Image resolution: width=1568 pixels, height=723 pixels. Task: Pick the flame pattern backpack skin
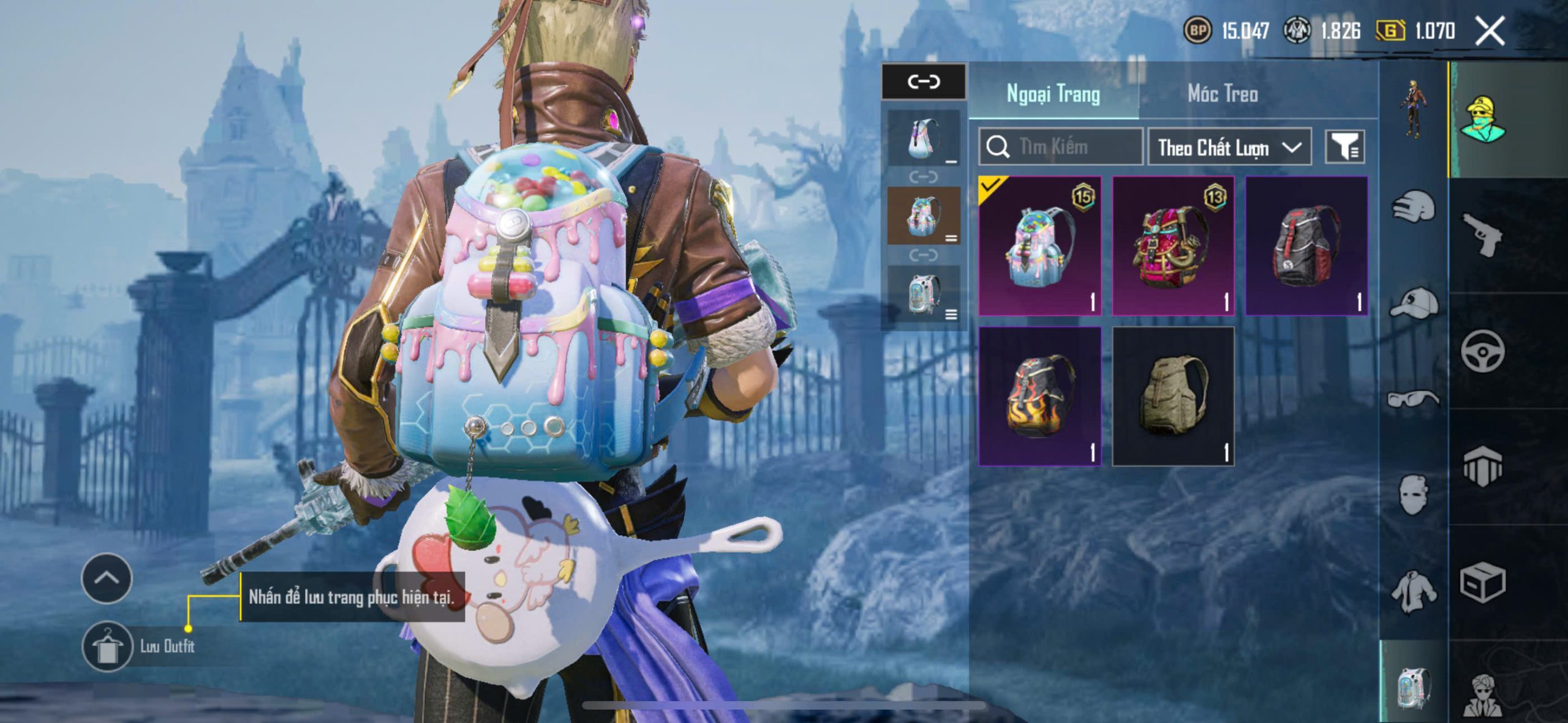coord(1040,396)
